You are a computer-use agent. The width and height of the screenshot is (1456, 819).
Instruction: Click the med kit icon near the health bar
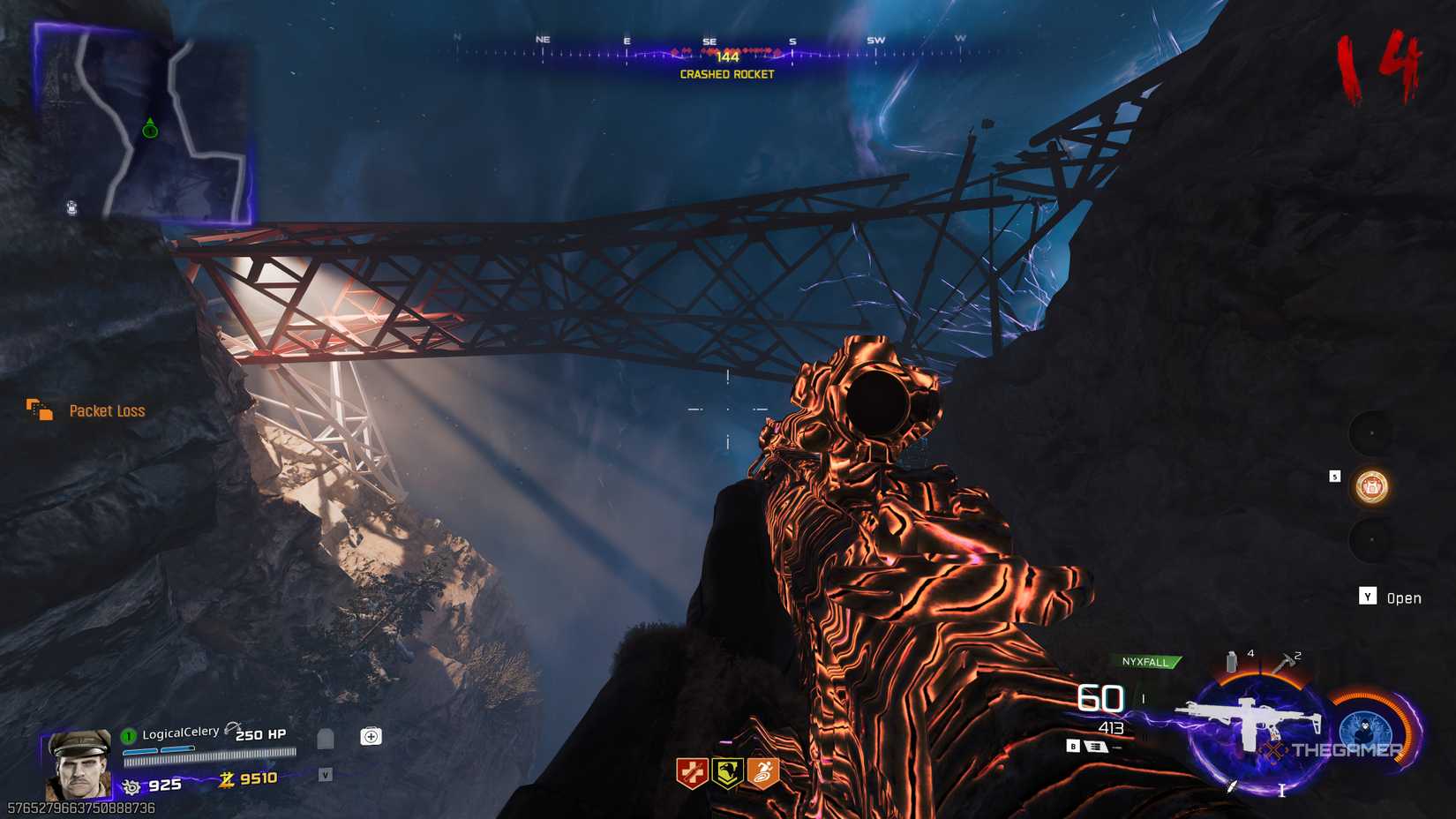tap(371, 737)
